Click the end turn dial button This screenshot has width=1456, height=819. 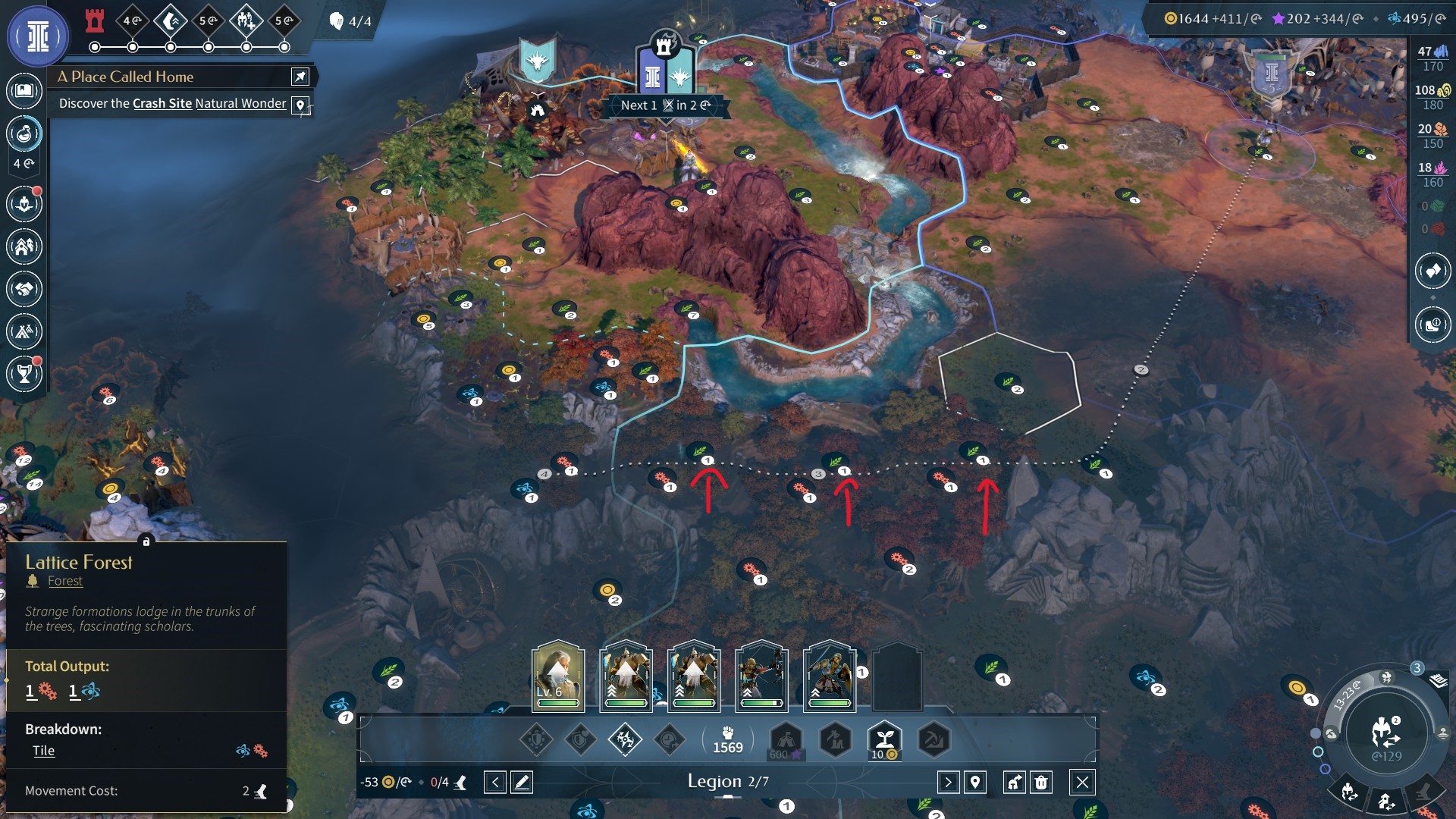1386,733
